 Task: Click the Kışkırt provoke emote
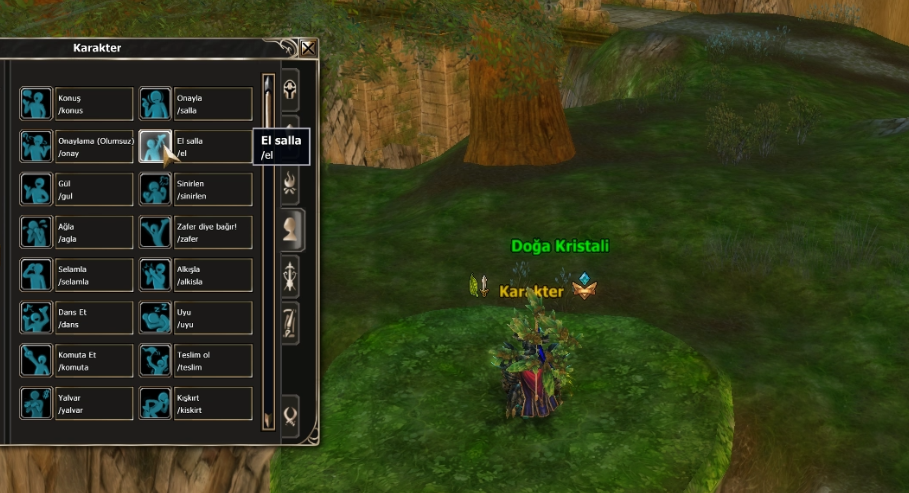coord(155,403)
